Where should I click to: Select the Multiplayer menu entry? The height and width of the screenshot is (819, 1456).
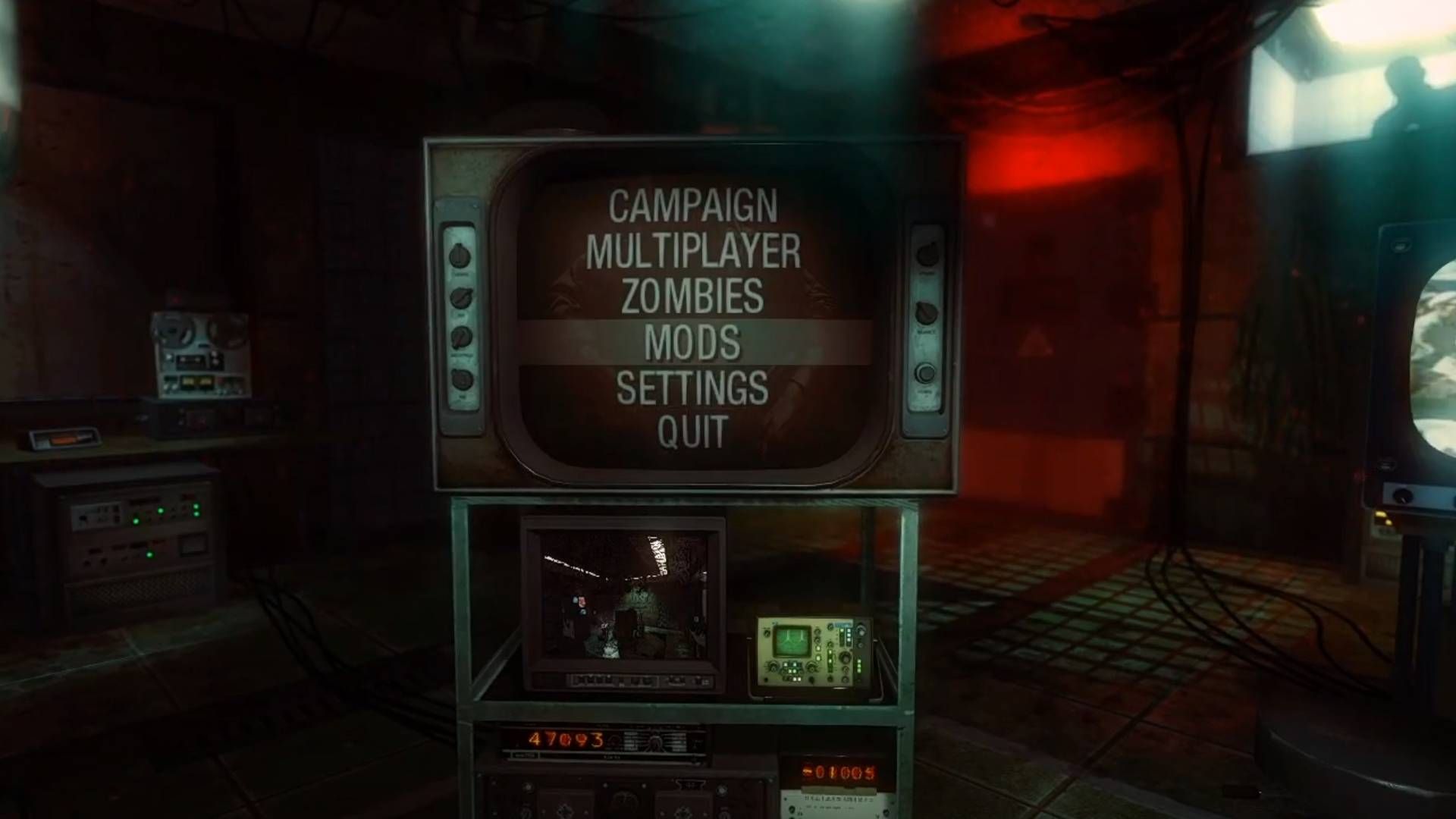[693, 251]
